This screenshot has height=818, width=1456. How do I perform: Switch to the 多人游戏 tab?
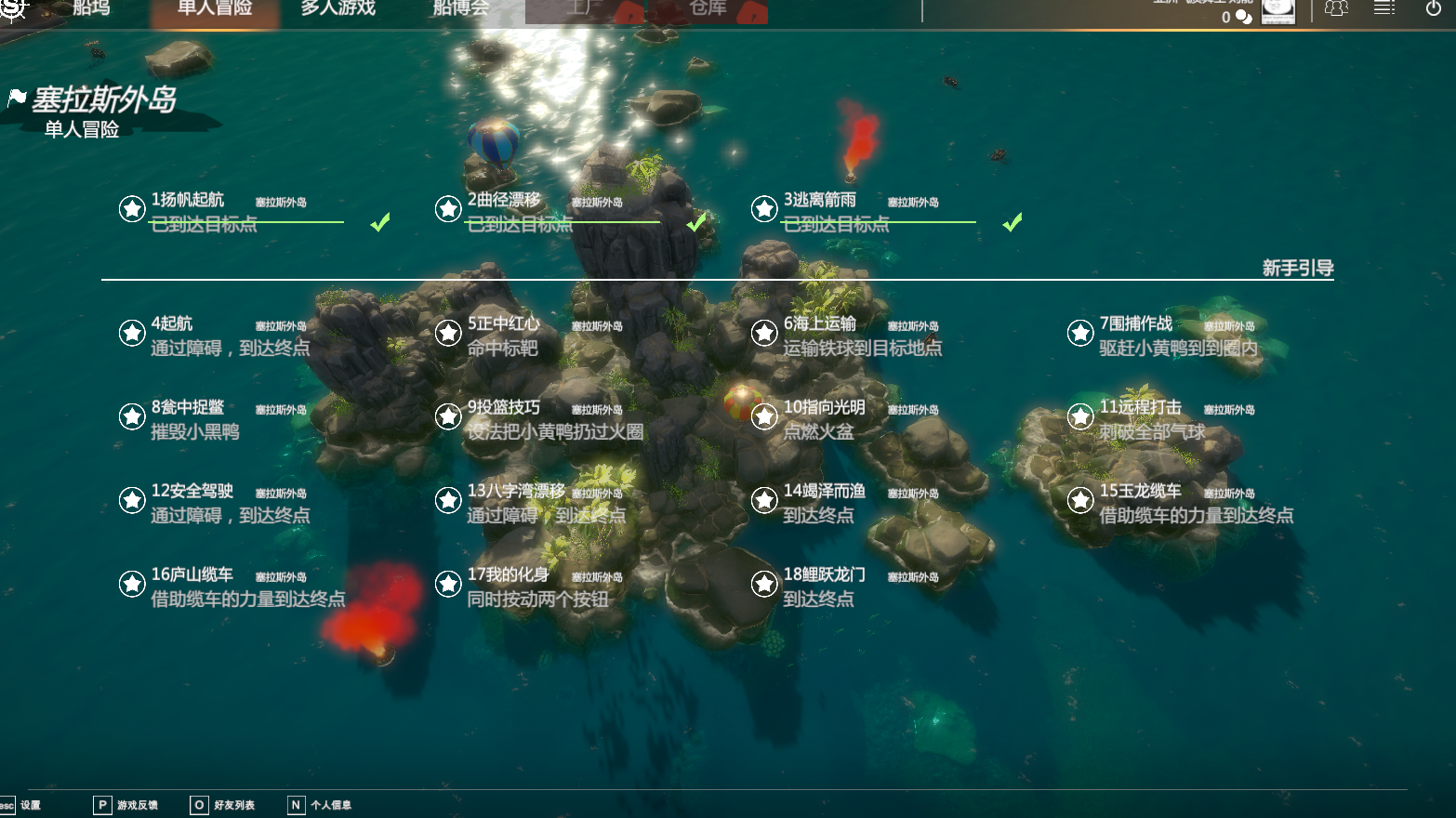[x=337, y=9]
